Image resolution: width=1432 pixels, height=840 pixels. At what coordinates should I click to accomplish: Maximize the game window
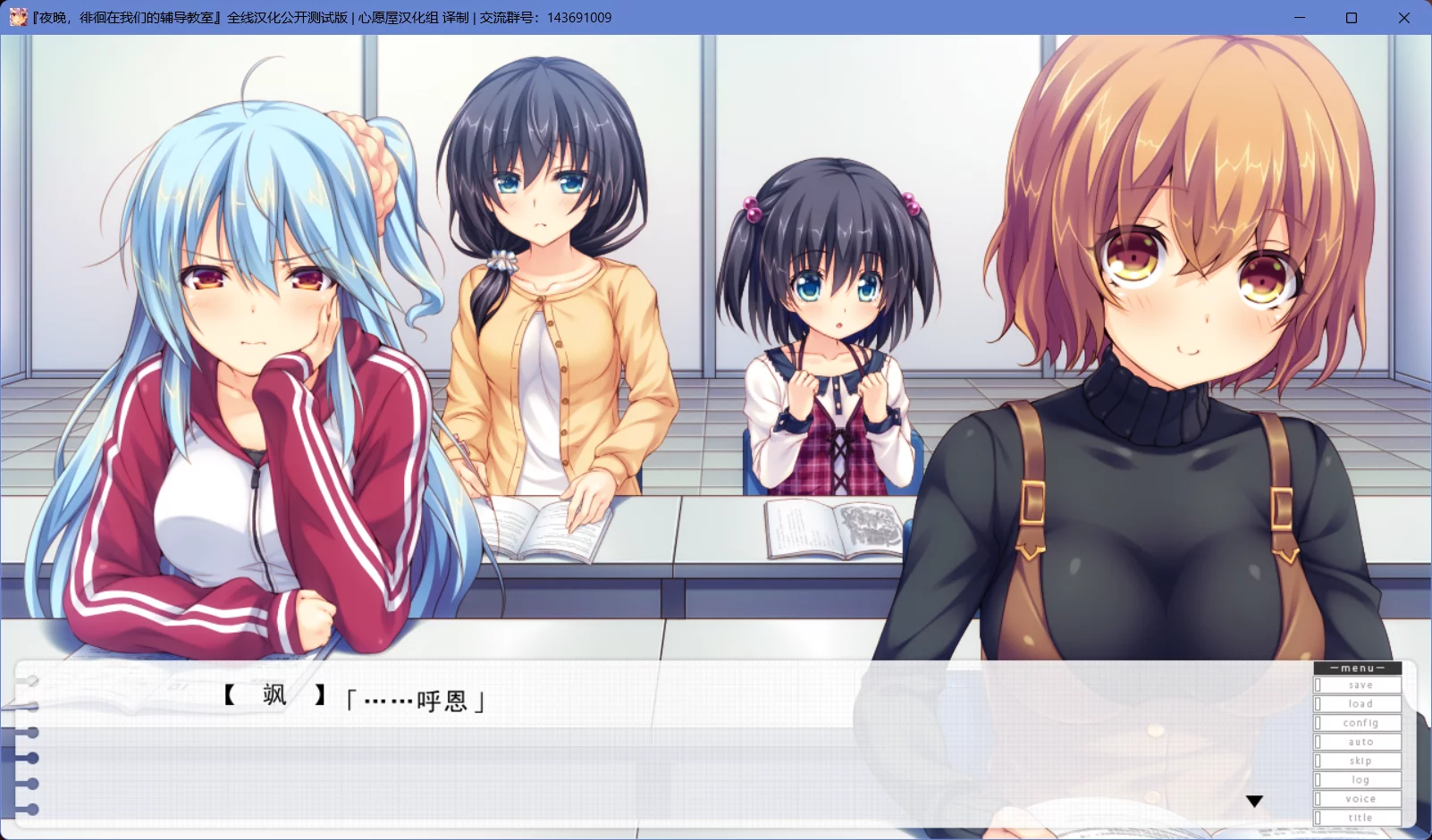pos(1352,18)
